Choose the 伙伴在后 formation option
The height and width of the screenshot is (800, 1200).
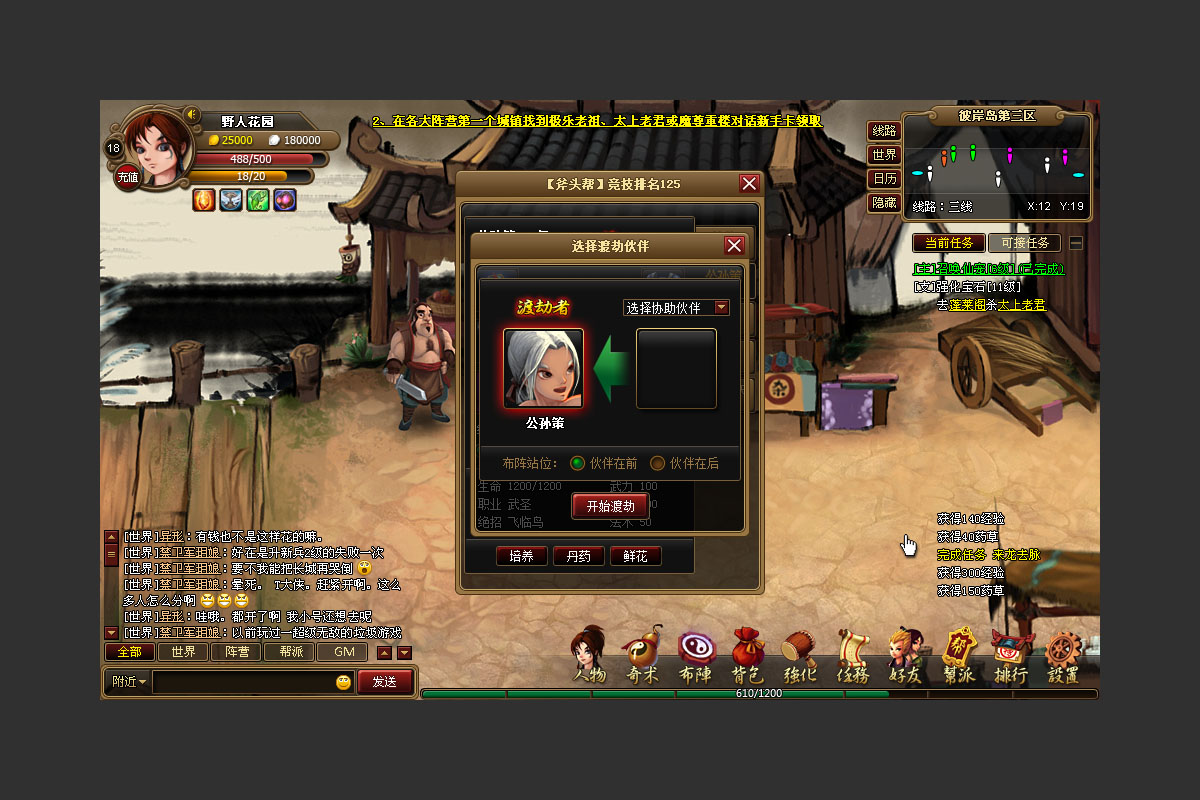pyautogui.click(x=658, y=463)
